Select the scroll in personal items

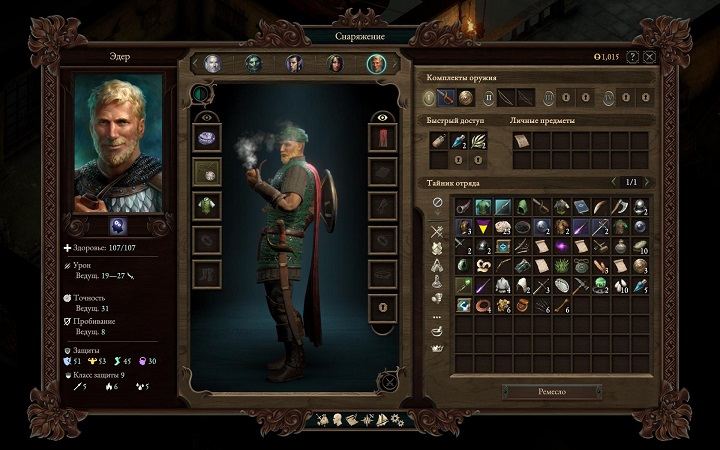(521, 141)
